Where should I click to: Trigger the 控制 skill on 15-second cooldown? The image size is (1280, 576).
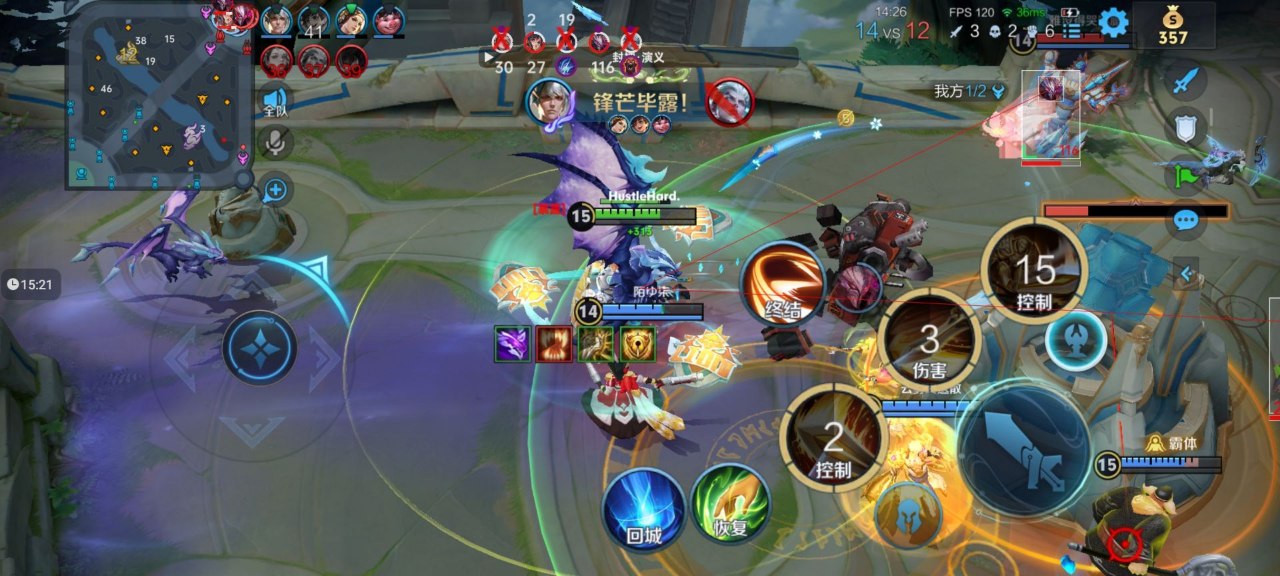(1033, 272)
